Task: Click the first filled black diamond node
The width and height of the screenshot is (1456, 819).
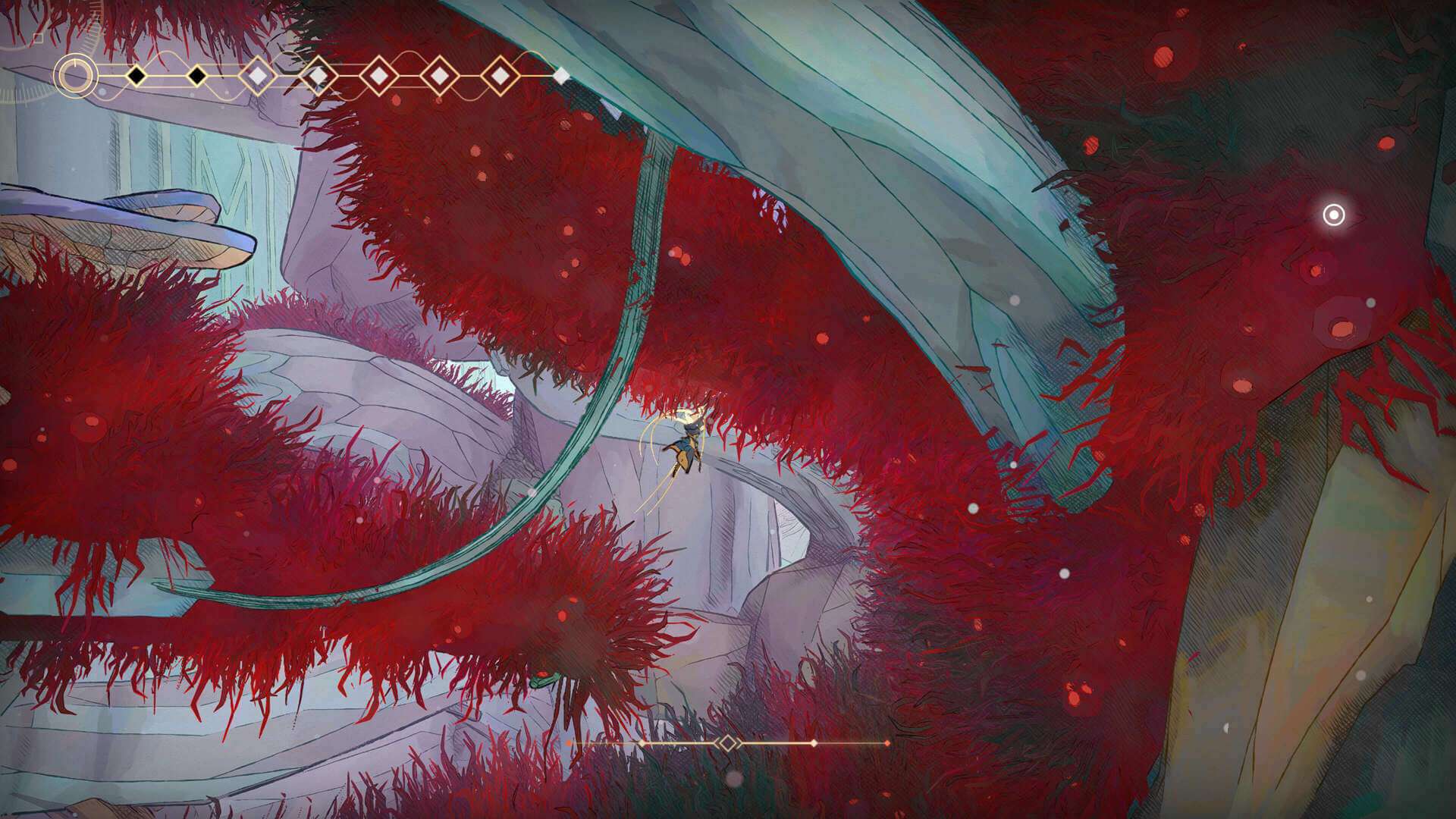Action: 136,76
